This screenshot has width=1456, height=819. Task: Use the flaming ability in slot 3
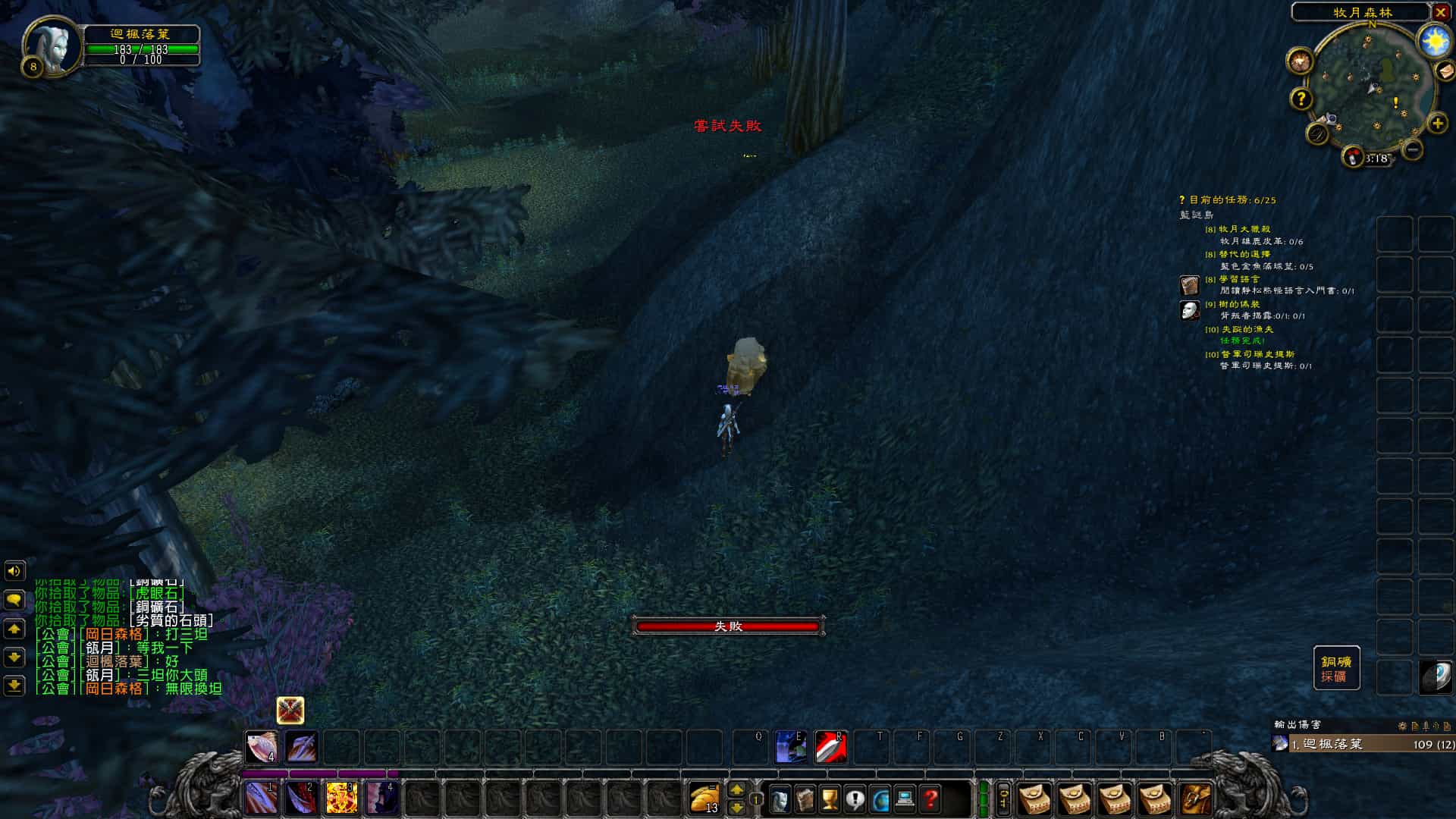341,798
